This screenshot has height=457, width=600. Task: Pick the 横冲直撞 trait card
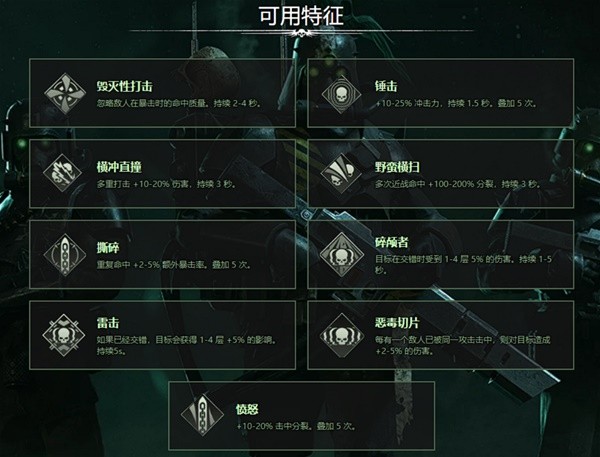(162, 174)
